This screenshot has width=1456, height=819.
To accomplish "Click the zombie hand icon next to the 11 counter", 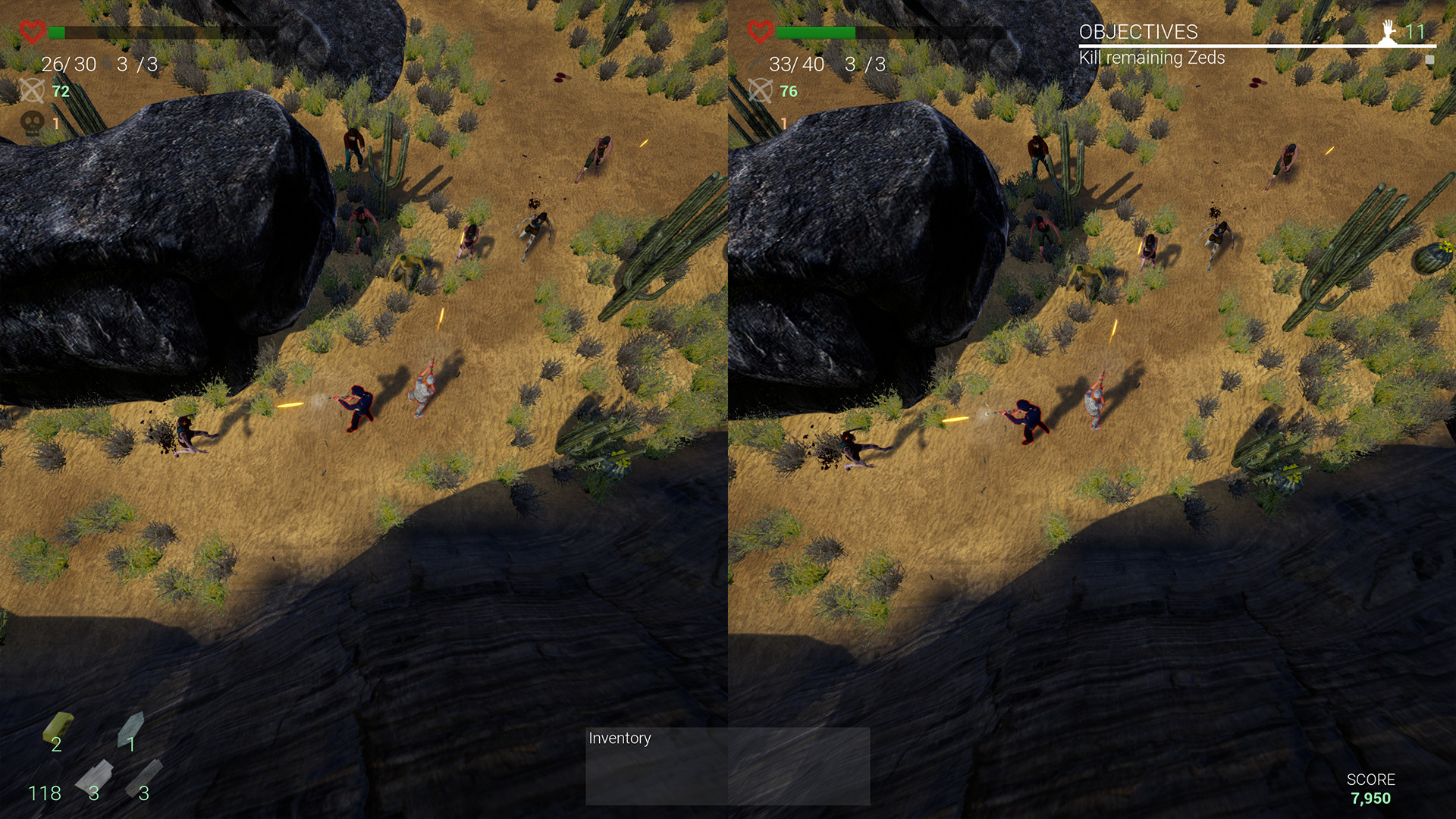I will pyautogui.click(x=1390, y=33).
